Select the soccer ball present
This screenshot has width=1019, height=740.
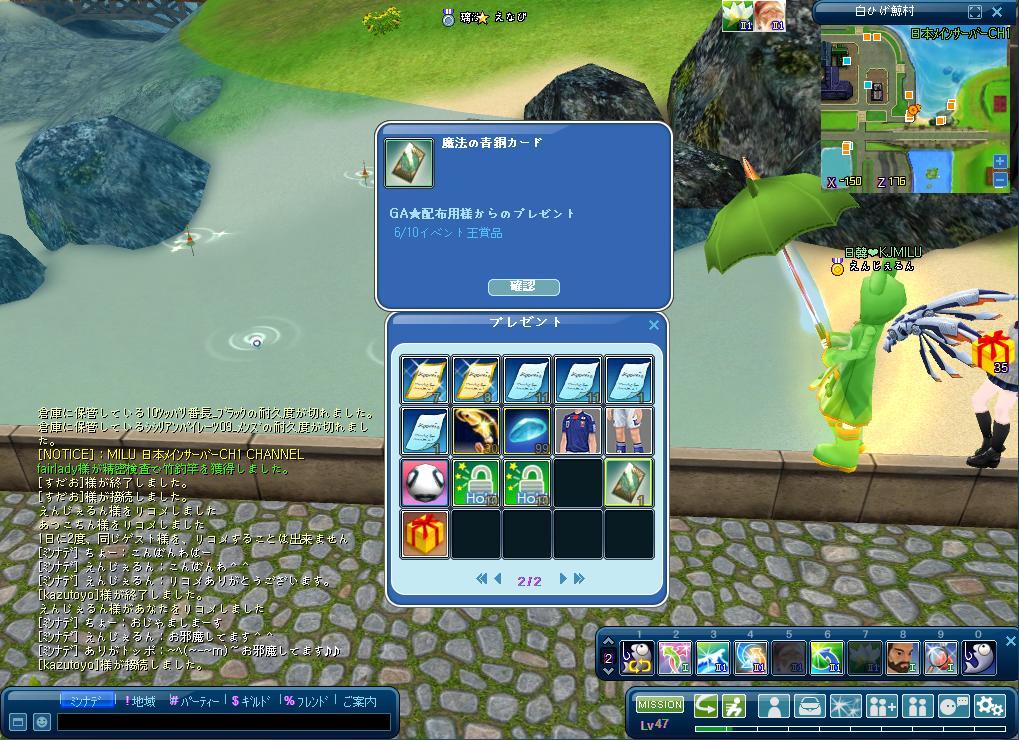click(425, 483)
